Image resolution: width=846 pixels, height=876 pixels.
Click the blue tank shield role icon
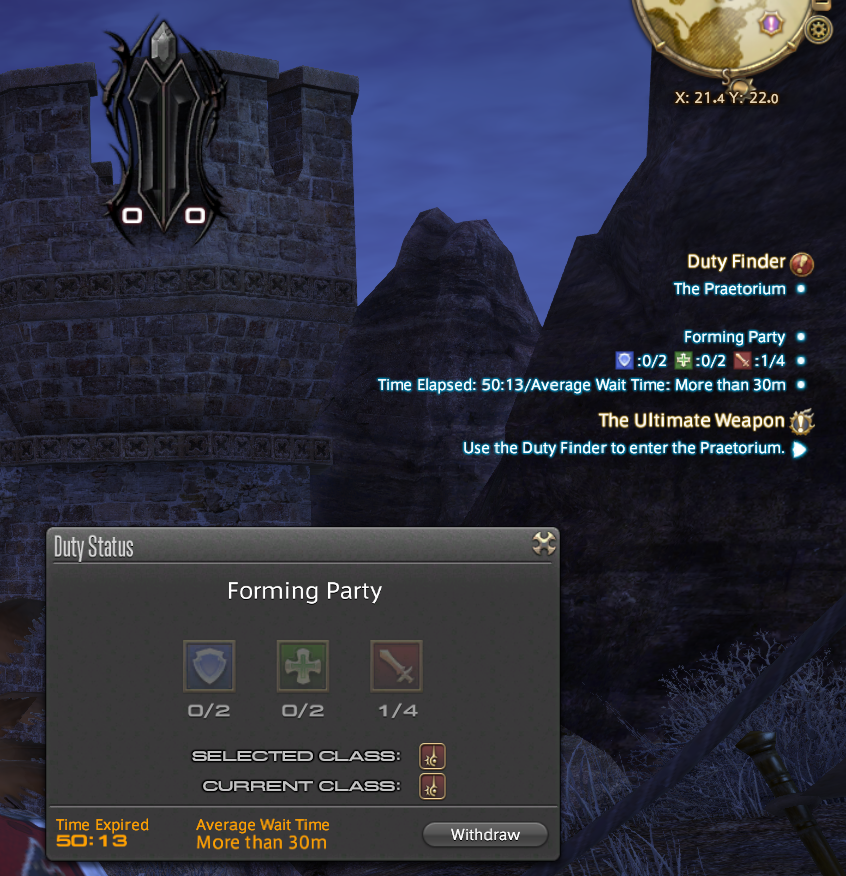point(209,666)
